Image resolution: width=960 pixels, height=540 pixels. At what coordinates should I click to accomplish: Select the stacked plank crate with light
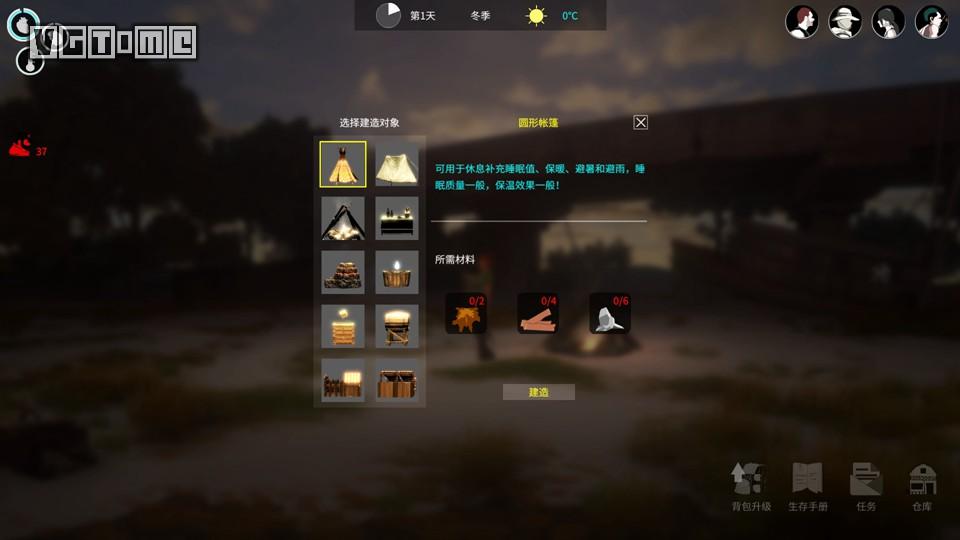[x=343, y=326]
